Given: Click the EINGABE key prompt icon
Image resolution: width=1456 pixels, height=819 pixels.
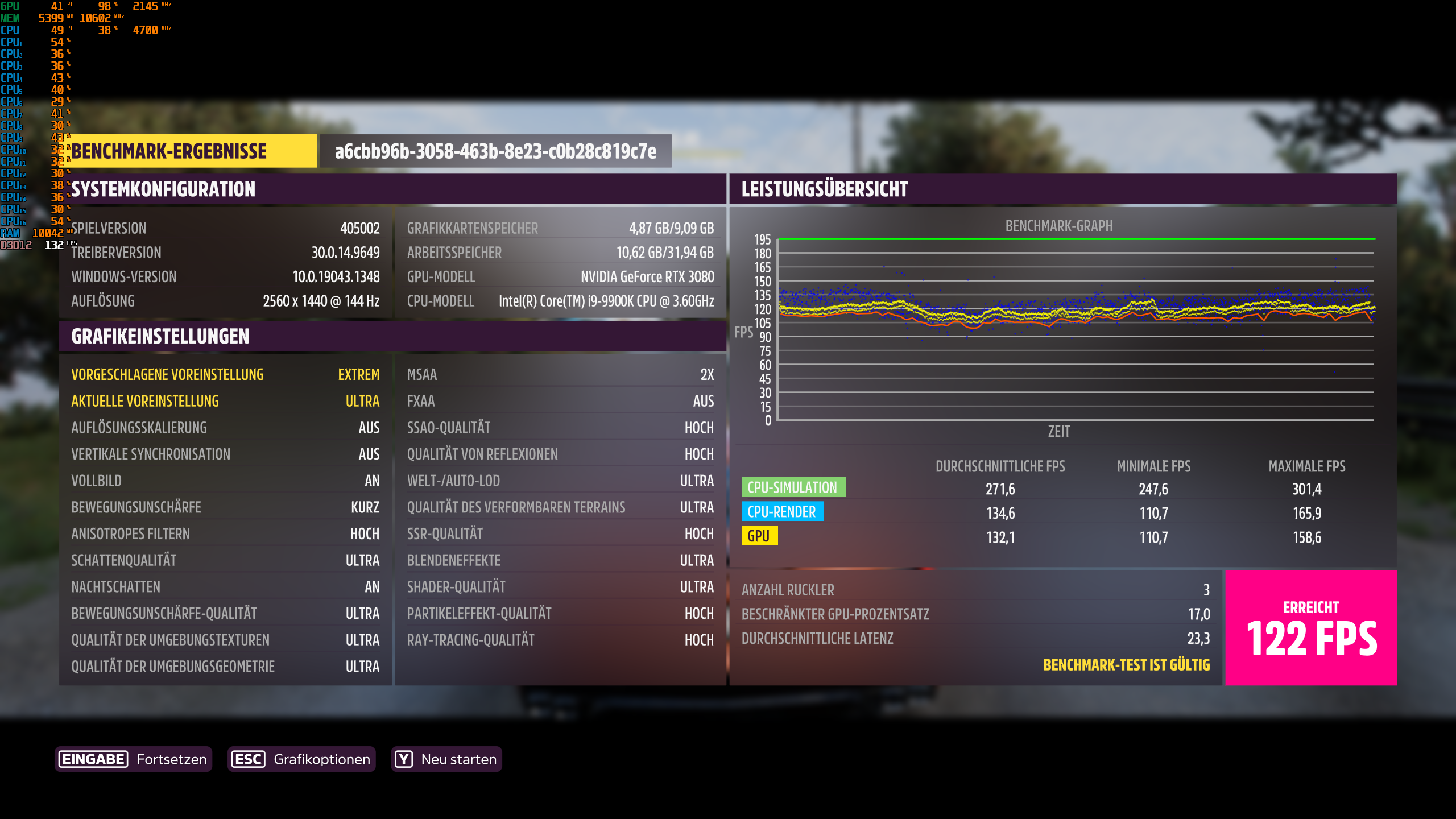Looking at the screenshot, I should point(93,759).
